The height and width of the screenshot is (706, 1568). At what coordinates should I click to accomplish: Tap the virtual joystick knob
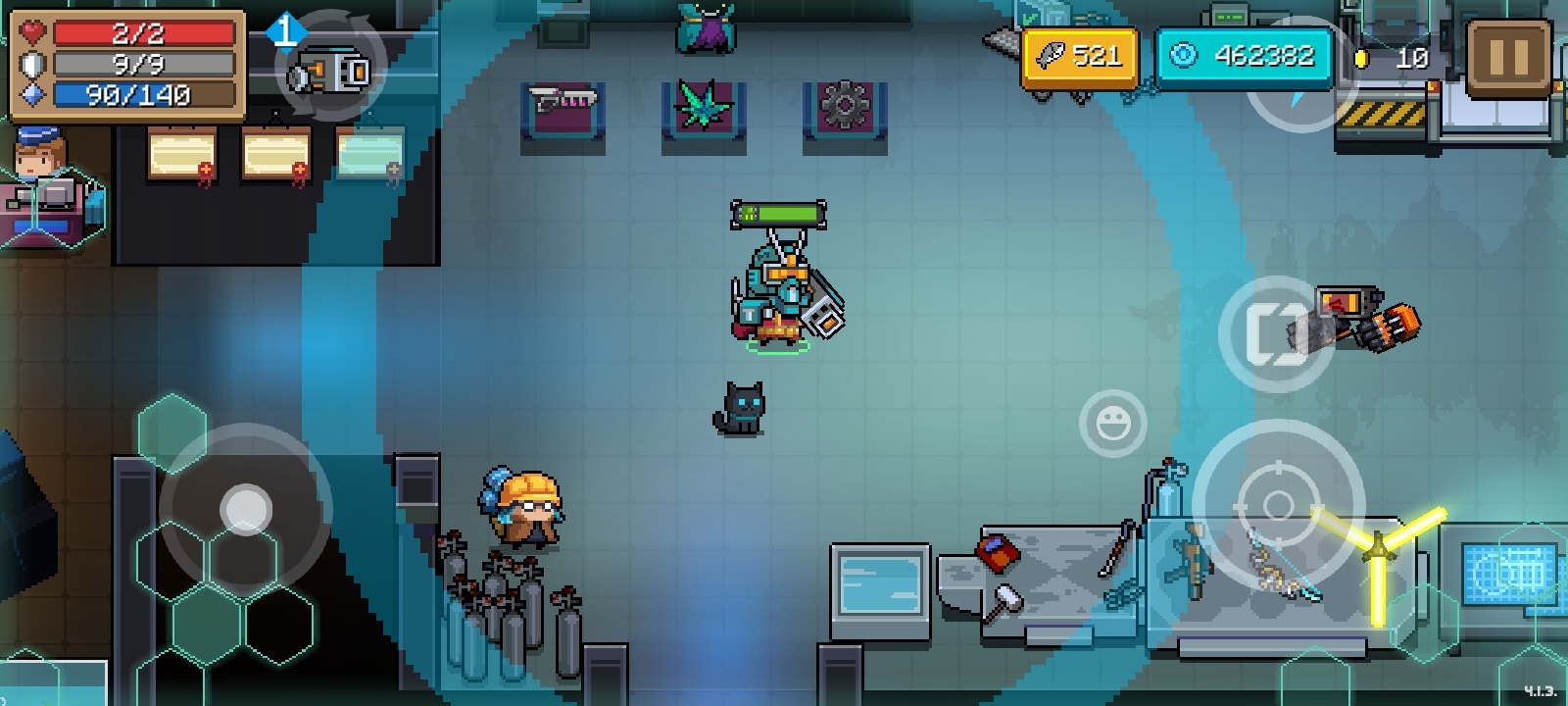tap(245, 509)
